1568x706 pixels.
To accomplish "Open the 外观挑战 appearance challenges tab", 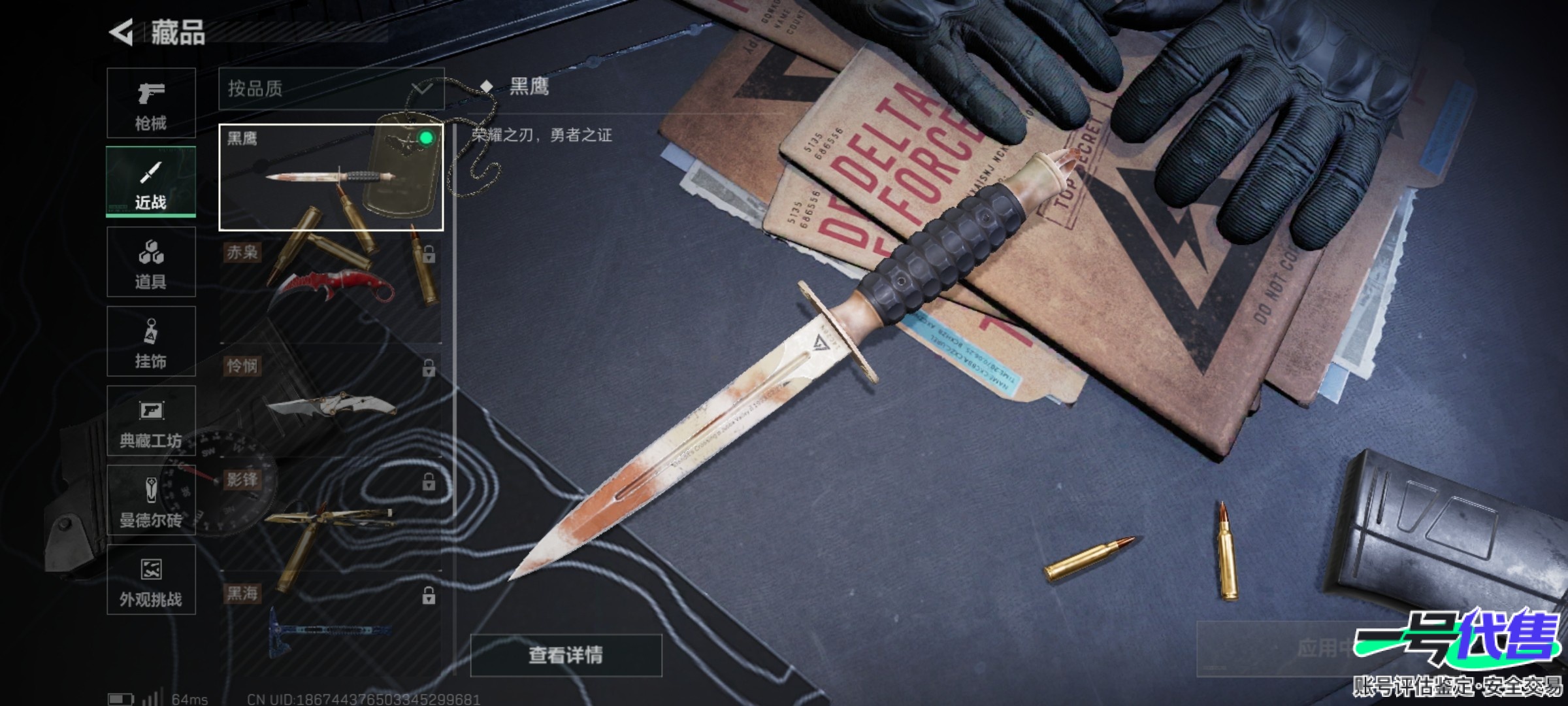I will pyautogui.click(x=151, y=580).
